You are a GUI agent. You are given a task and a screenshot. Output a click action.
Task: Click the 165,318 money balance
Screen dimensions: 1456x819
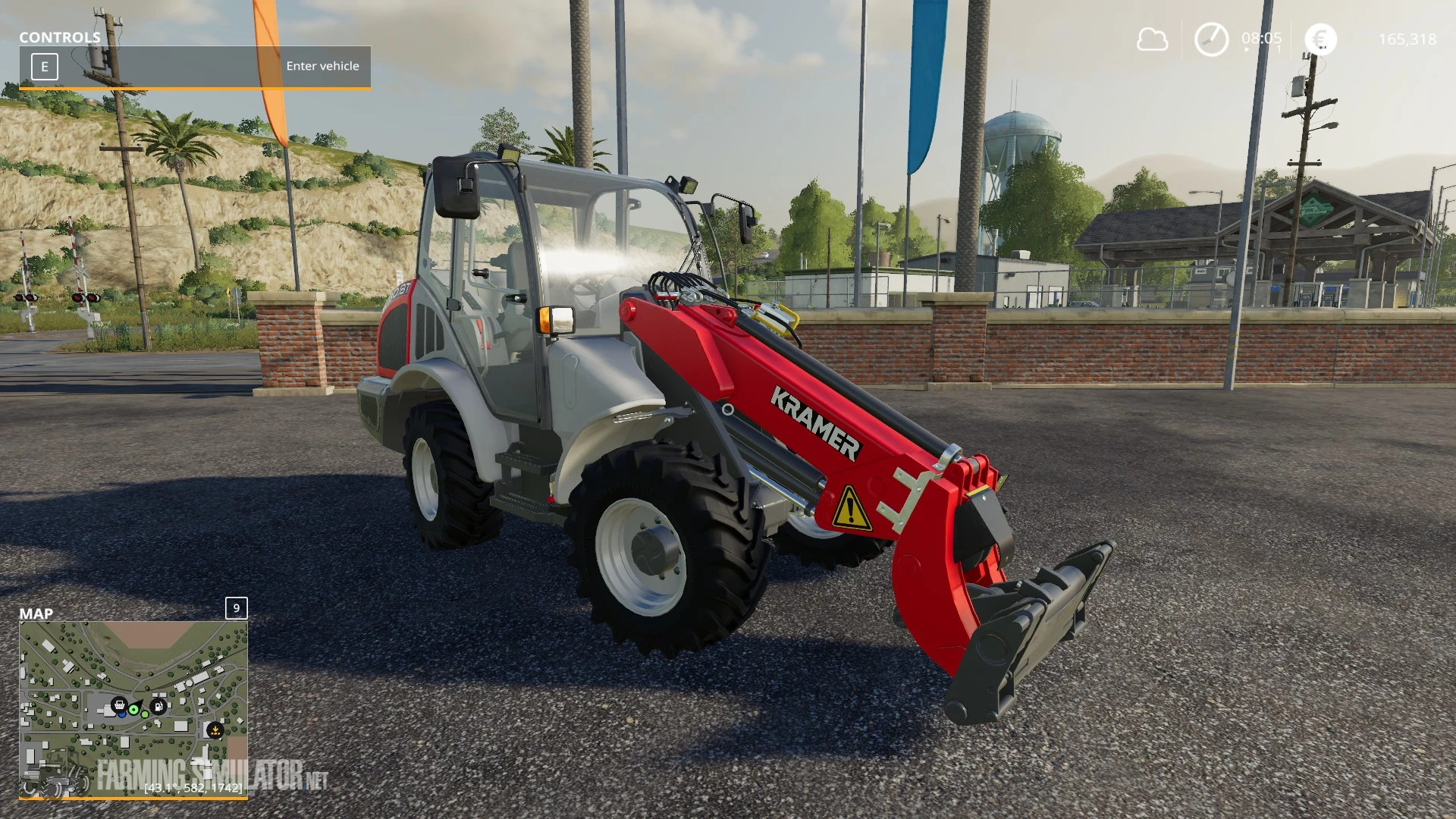(x=1408, y=39)
